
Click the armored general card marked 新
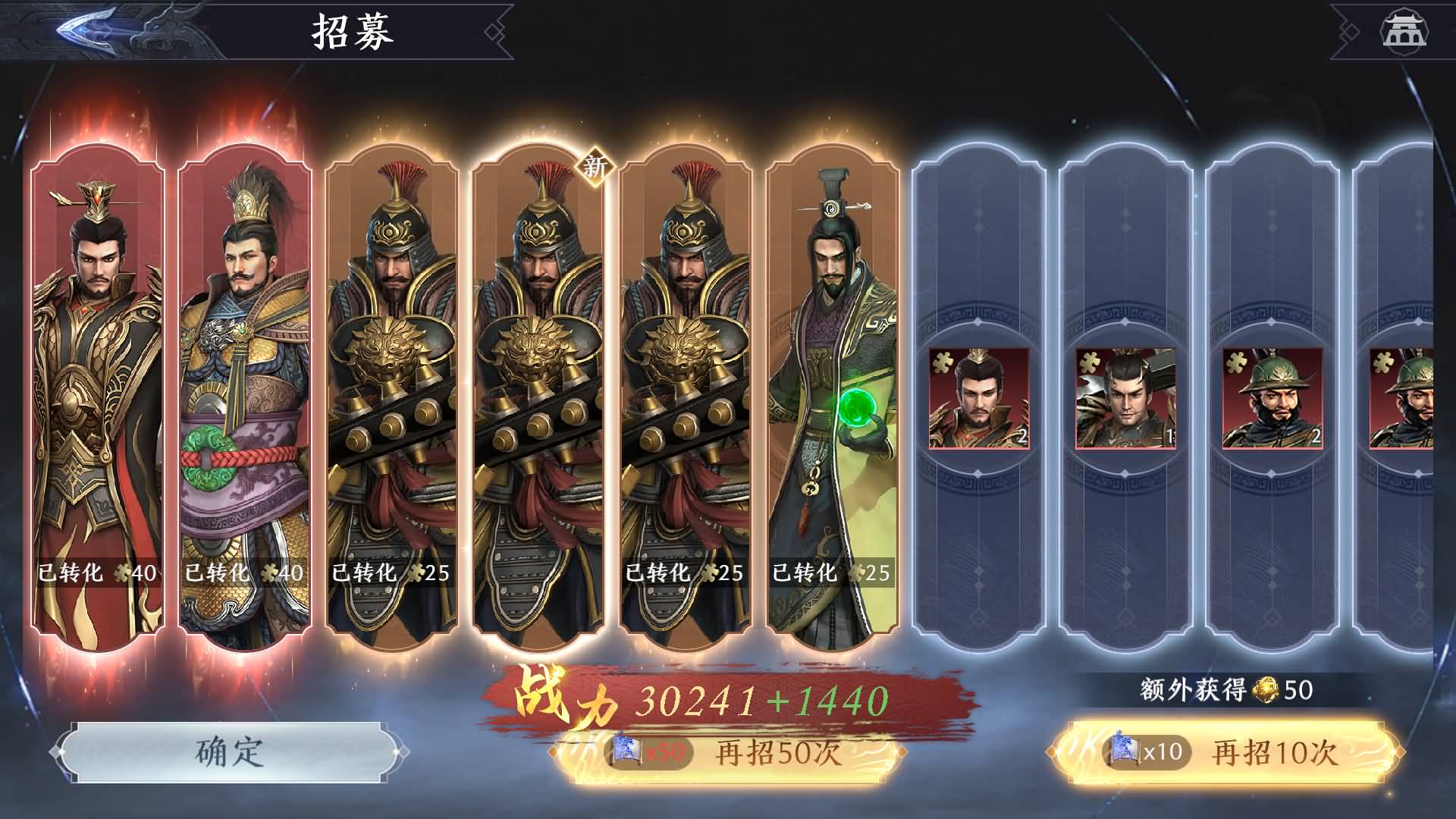[538, 379]
